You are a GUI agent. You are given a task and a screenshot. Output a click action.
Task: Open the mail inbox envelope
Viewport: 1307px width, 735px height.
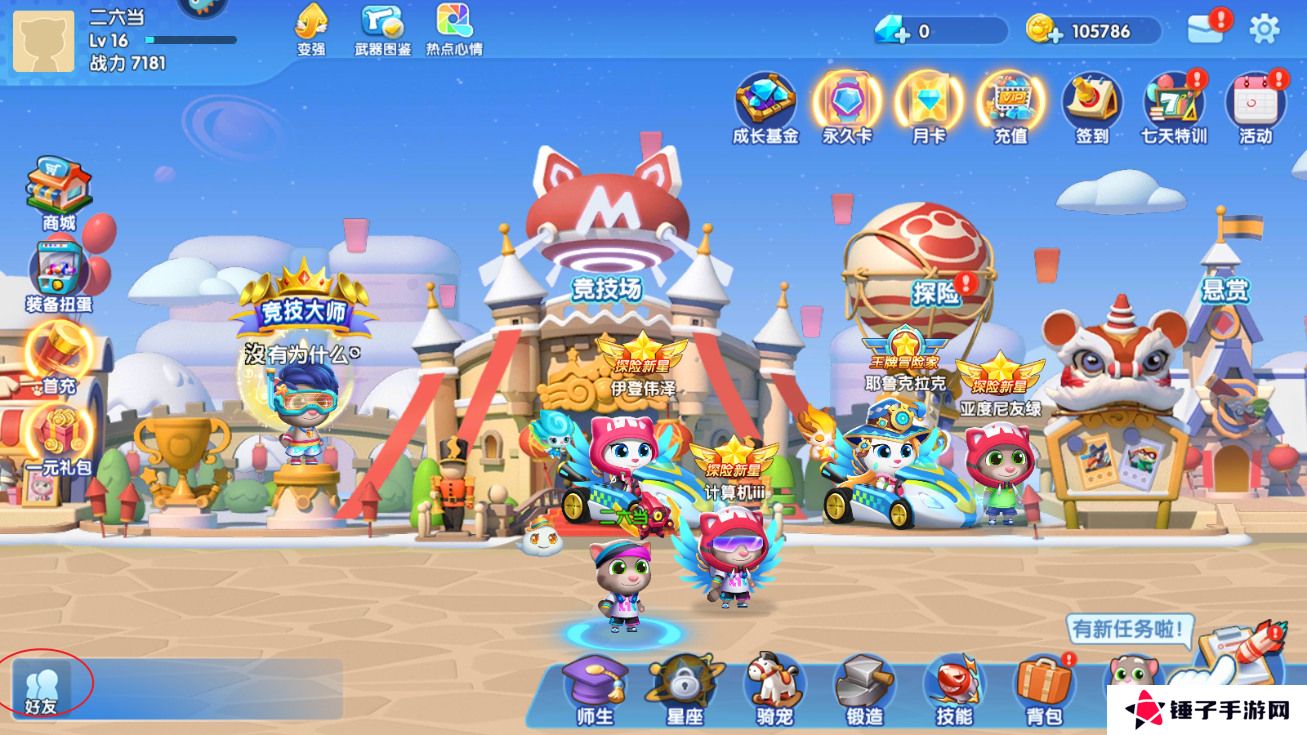tap(1206, 28)
